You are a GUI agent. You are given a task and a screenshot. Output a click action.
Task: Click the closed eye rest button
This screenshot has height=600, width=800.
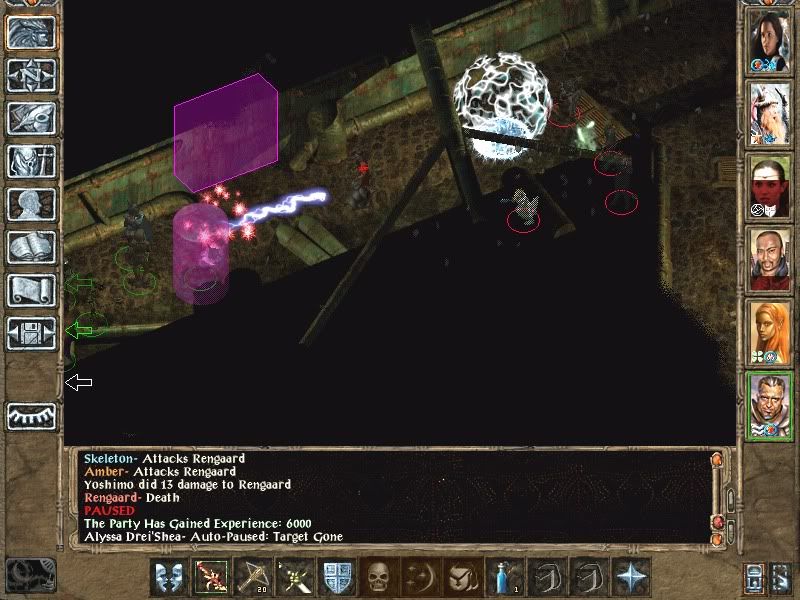(x=32, y=416)
